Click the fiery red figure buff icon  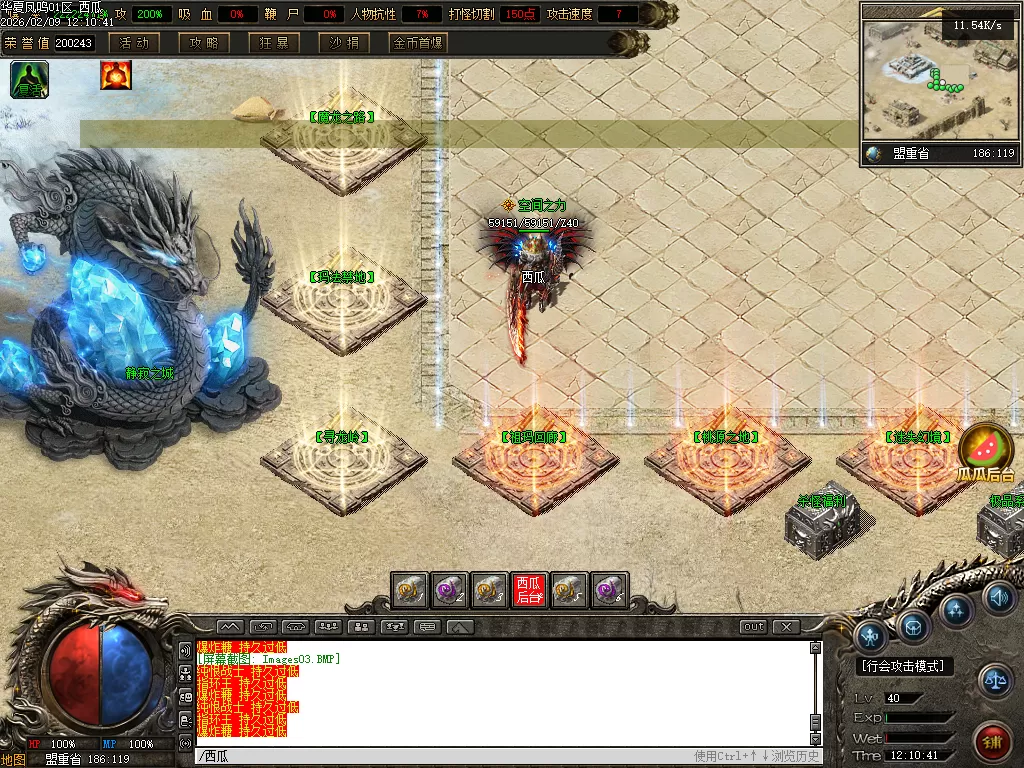[x=116, y=75]
